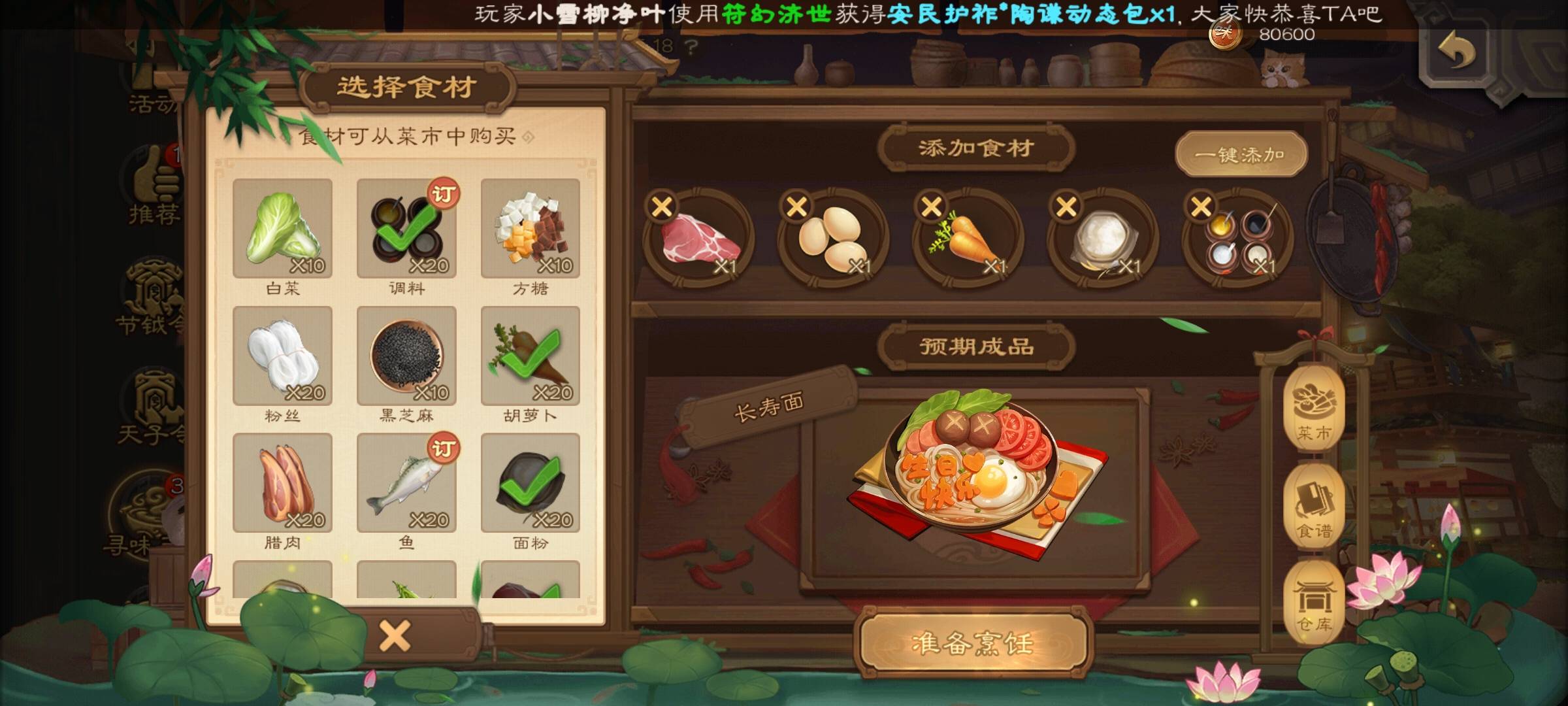
Task: Select the 鱼 fish ingredient
Action: [x=406, y=483]
